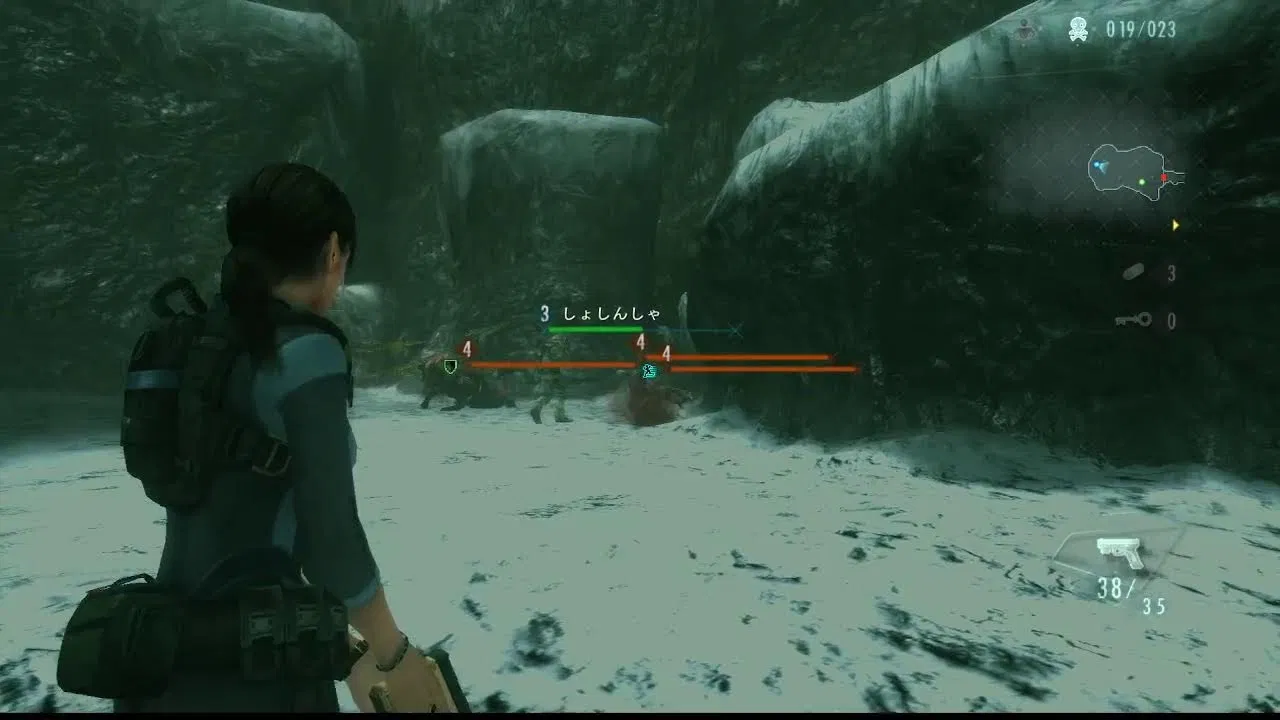Viewport: 1280px width, 720px height.
Task: Use the healing capsule item icon
Action: point(1134,273)
